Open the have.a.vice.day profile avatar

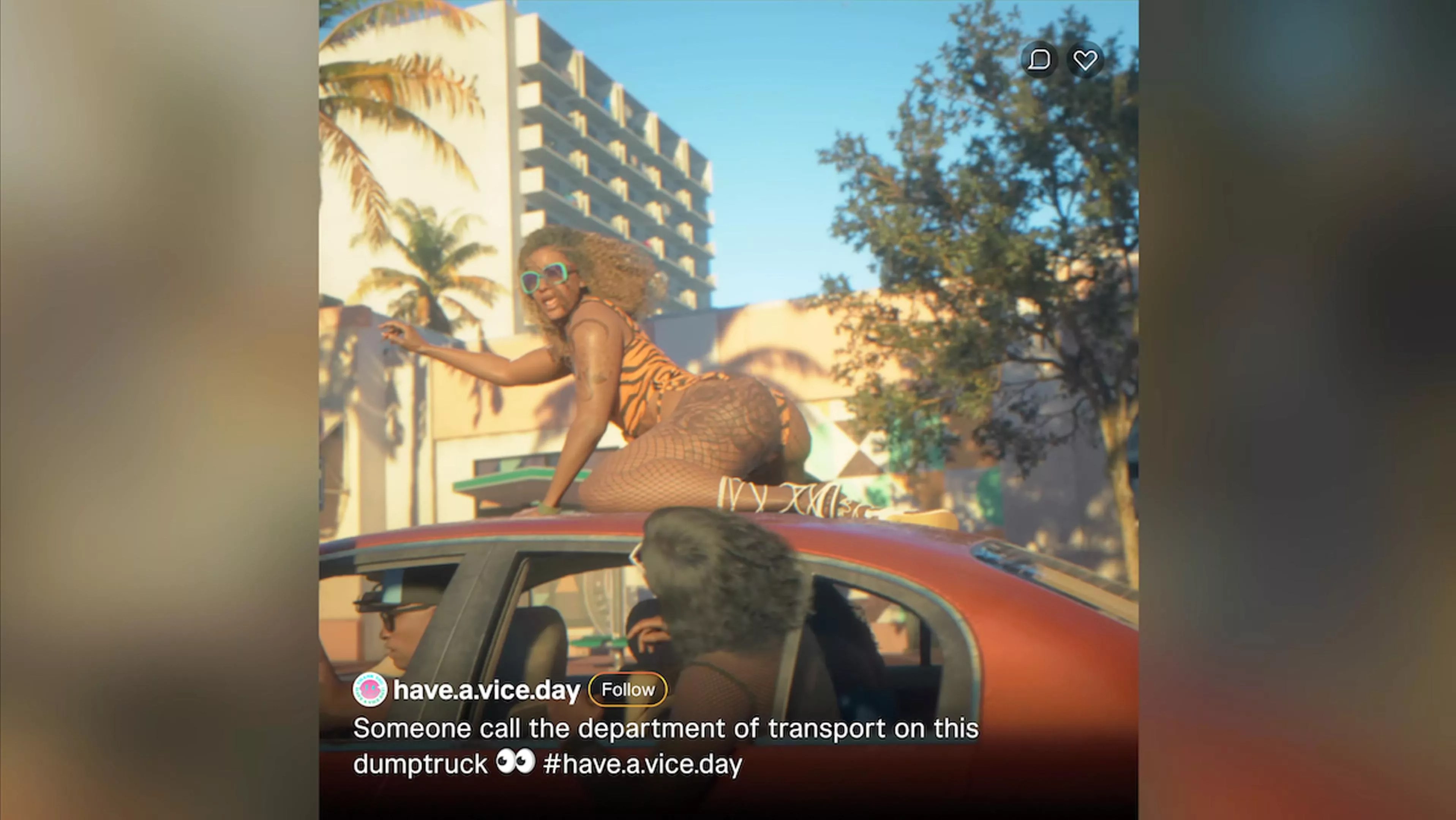370,689
